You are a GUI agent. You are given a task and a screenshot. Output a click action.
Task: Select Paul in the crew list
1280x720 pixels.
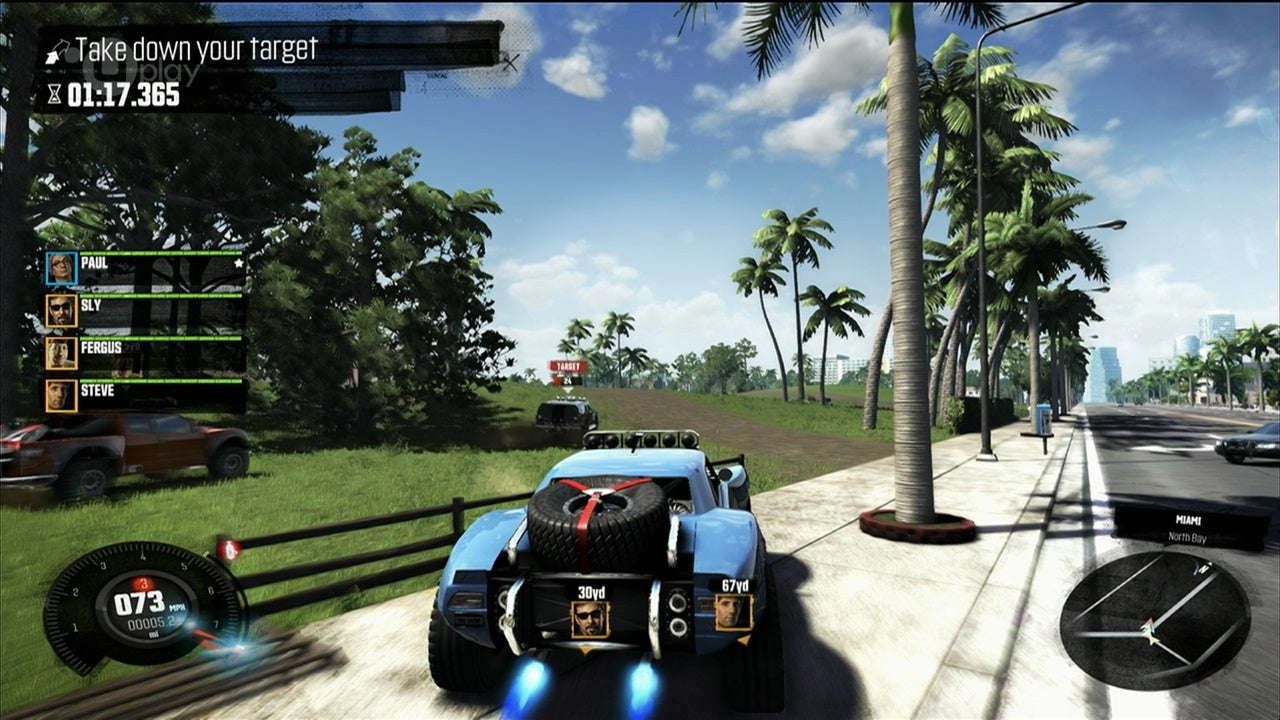145,267
